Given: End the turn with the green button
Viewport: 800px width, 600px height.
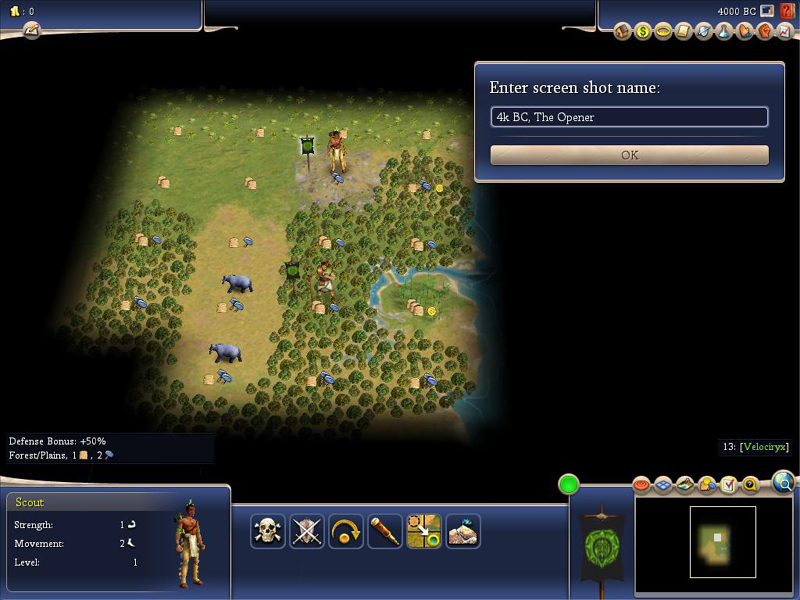Looking at the screenshot, I should click(569, 485).
